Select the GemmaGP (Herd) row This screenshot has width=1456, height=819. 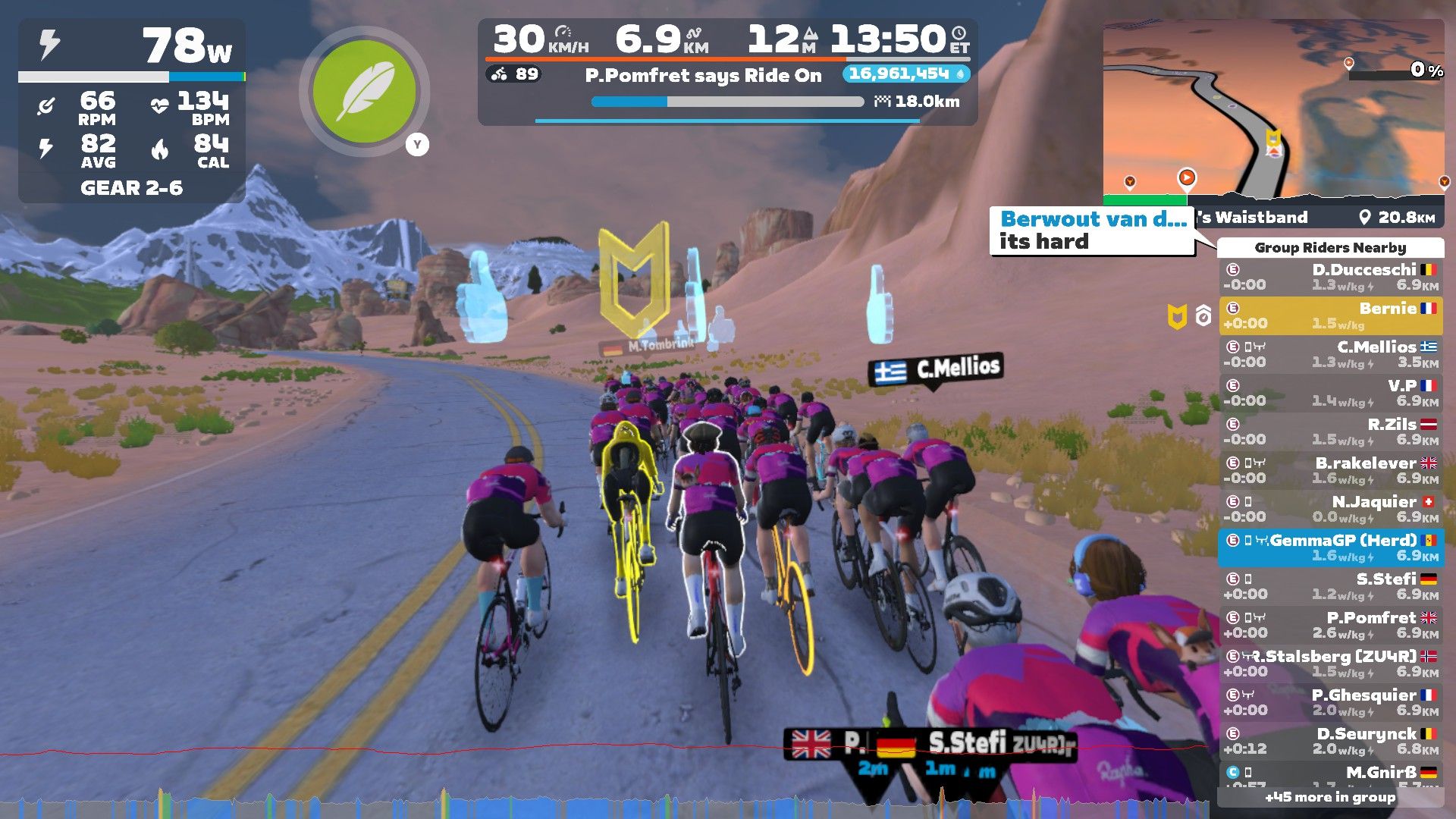1331,548
